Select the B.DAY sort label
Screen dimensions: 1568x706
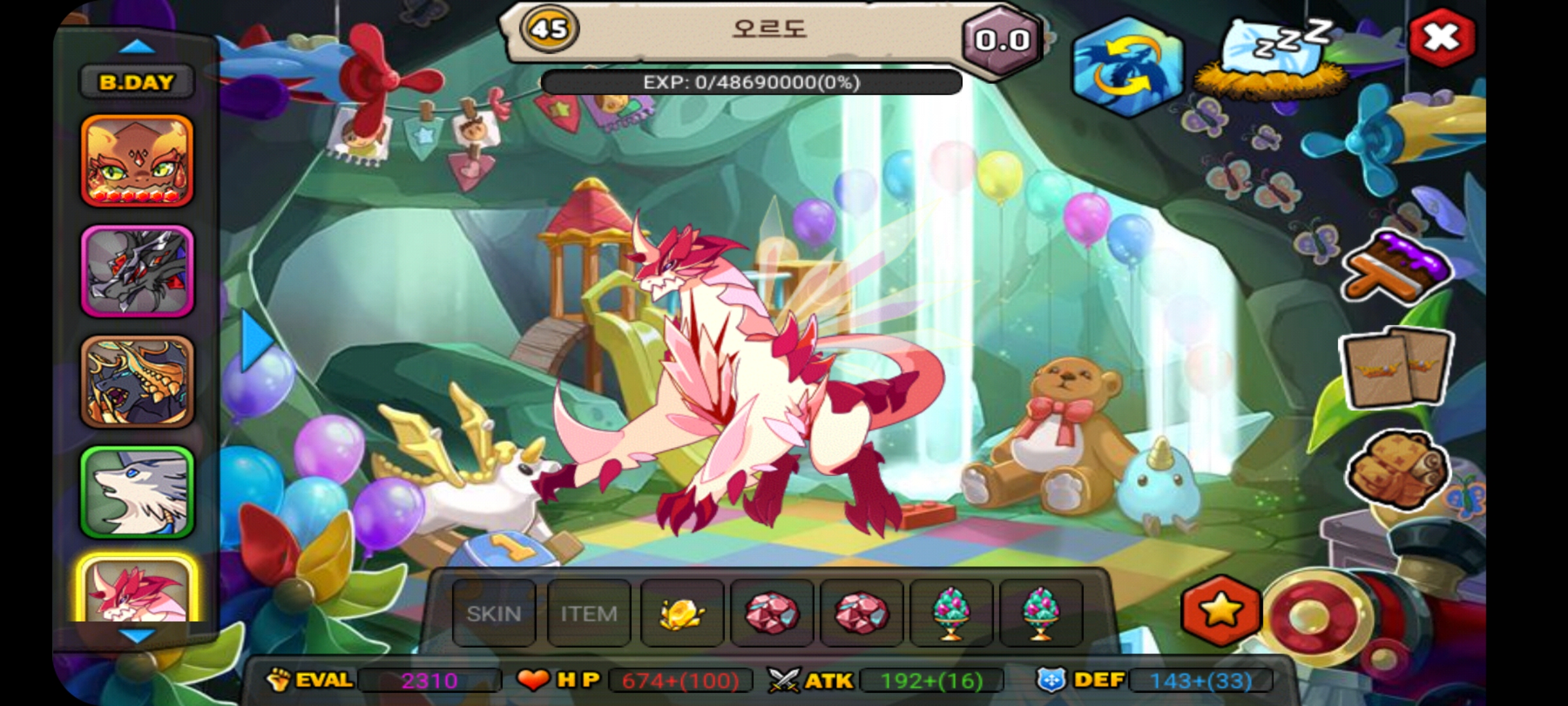click(137, 82)
